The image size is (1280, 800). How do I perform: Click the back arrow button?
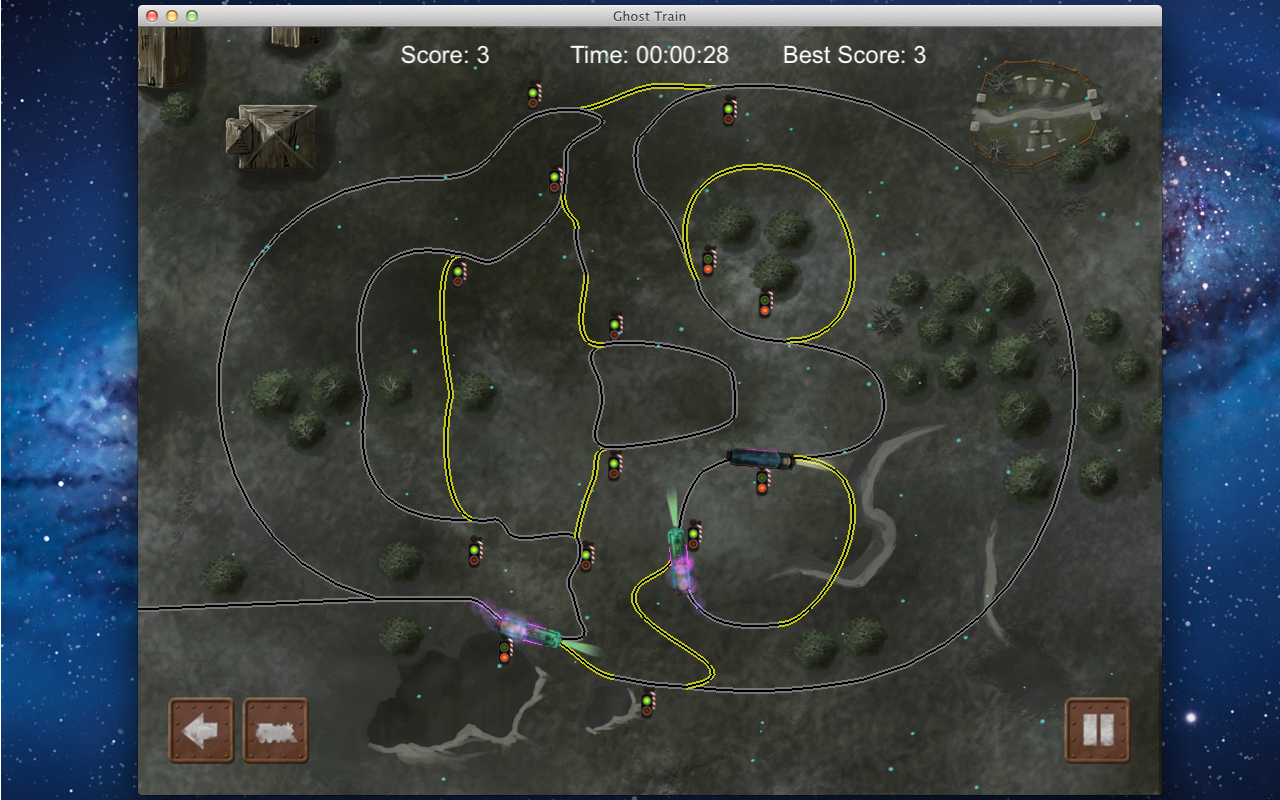point(201,730)
